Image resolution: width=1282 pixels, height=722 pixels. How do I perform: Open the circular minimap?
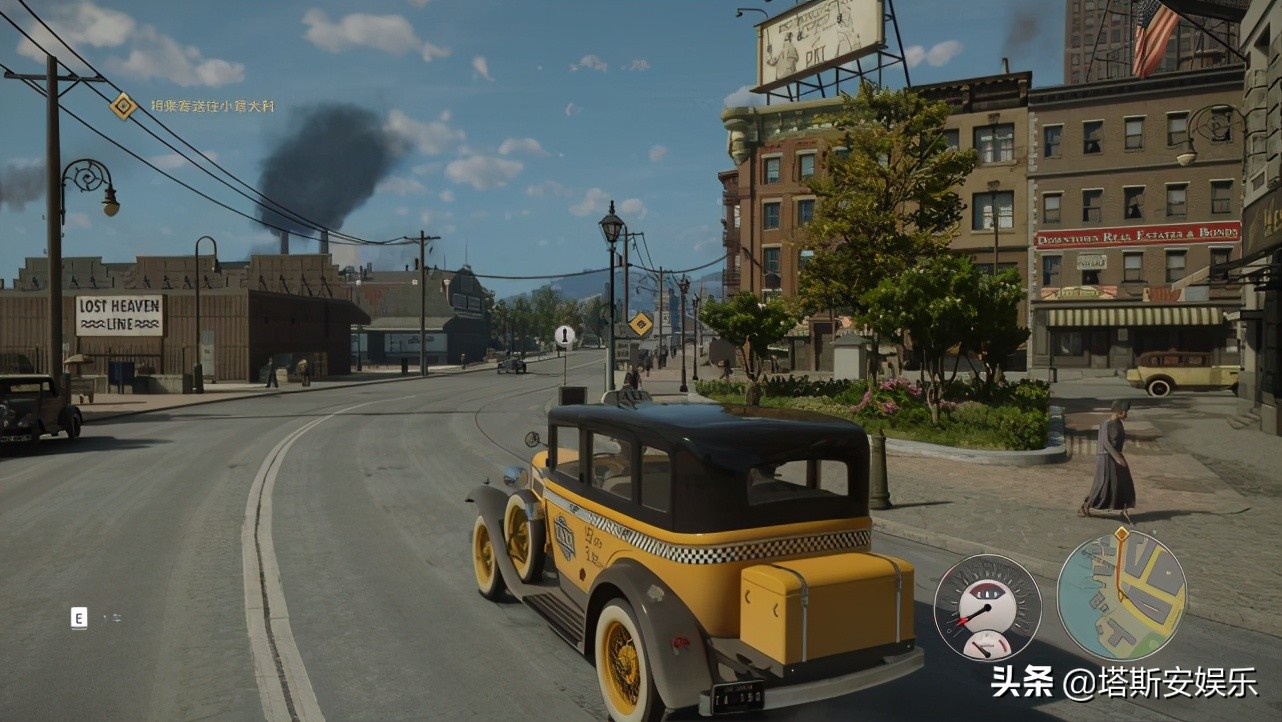pyautogui.click(x=1121, y=596)
